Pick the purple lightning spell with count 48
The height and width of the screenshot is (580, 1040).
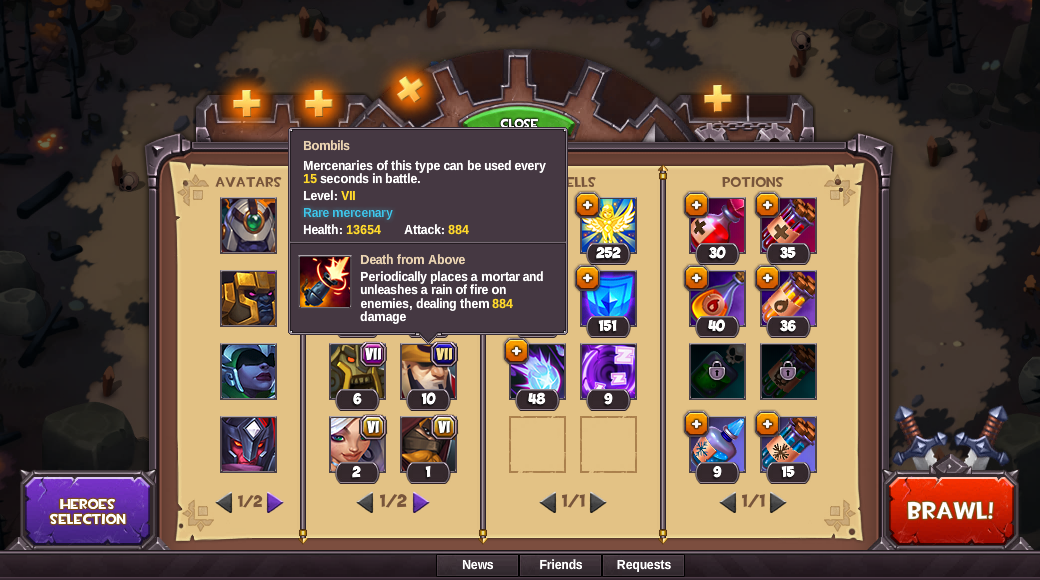(x=537, y=371)
